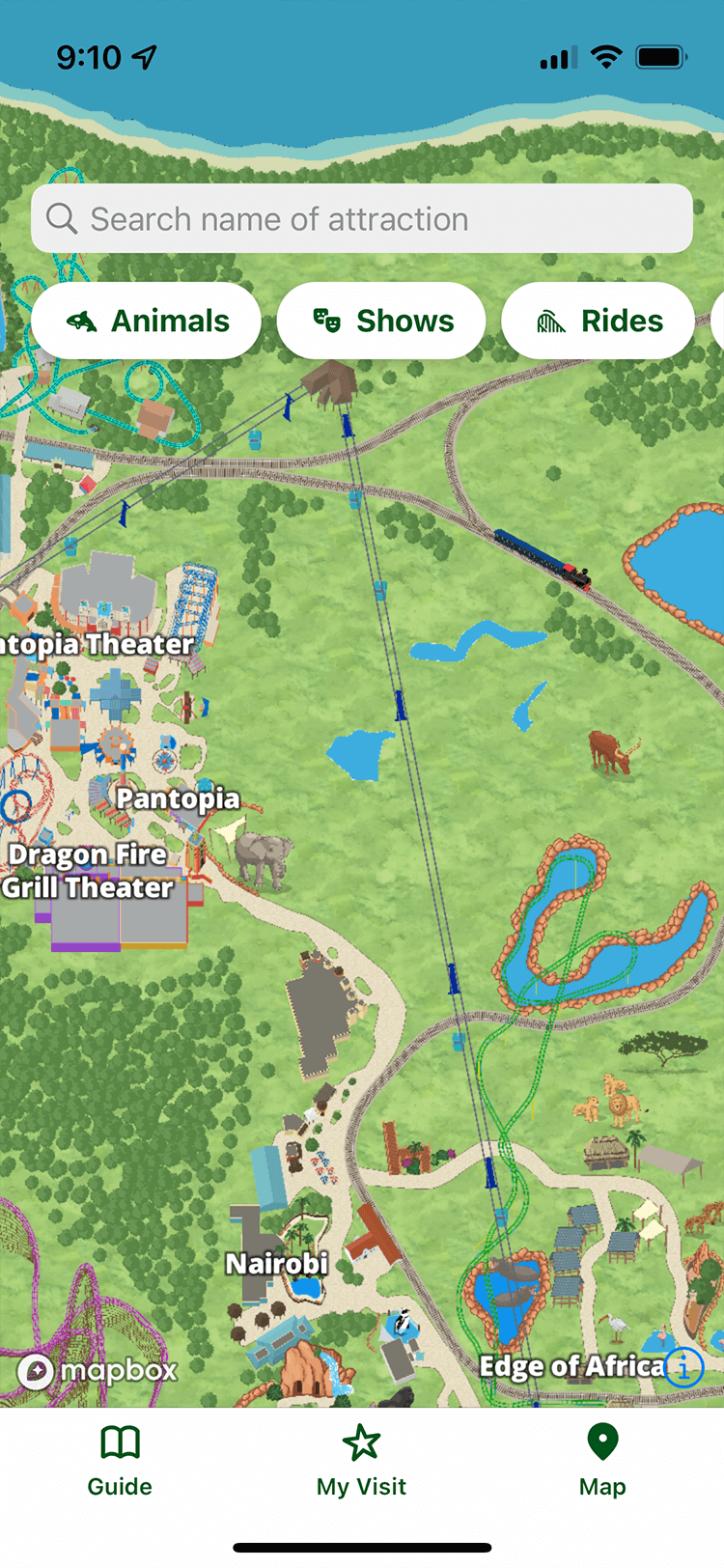The image size is (724, 1568).
Task: Select the Rides filter chip
Action: tap(599, 321)
